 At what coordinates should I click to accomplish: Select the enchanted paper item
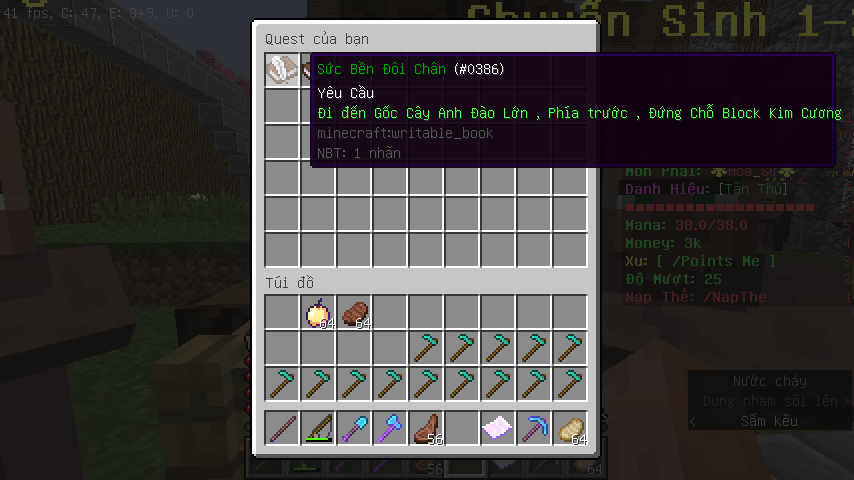[x=498, y=429]
